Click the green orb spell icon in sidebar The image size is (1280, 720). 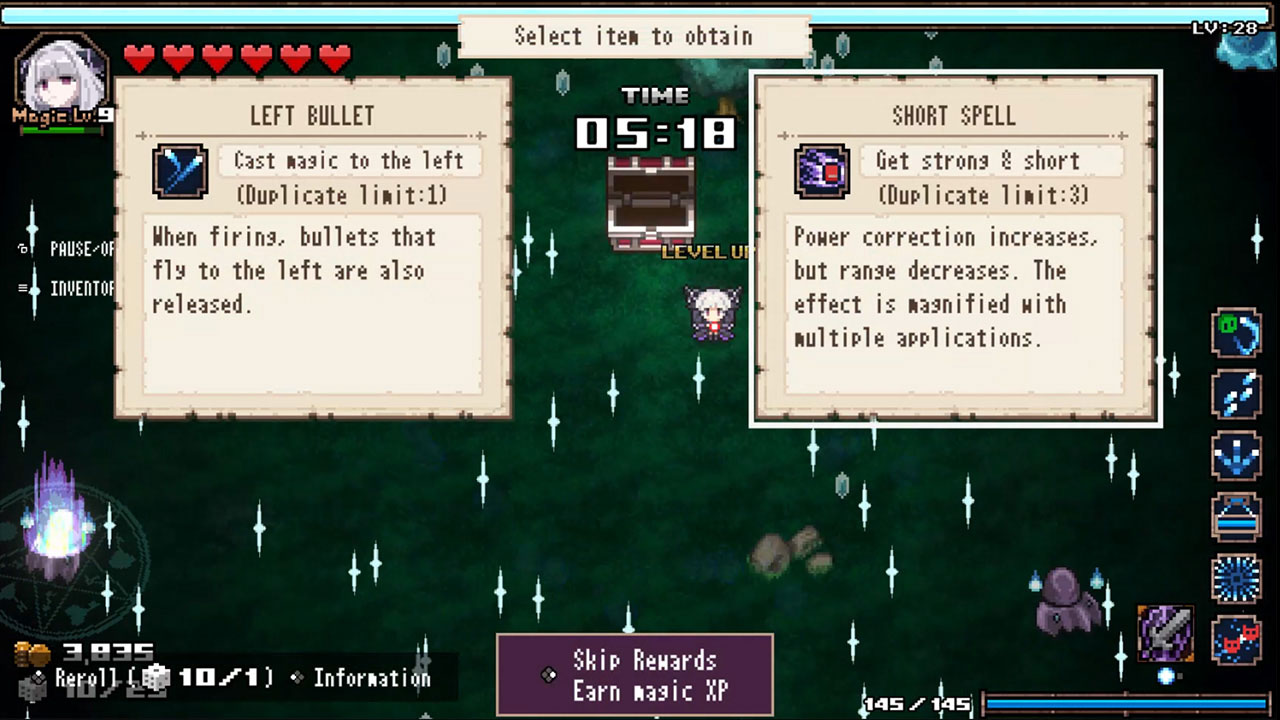click(1237, 333)
